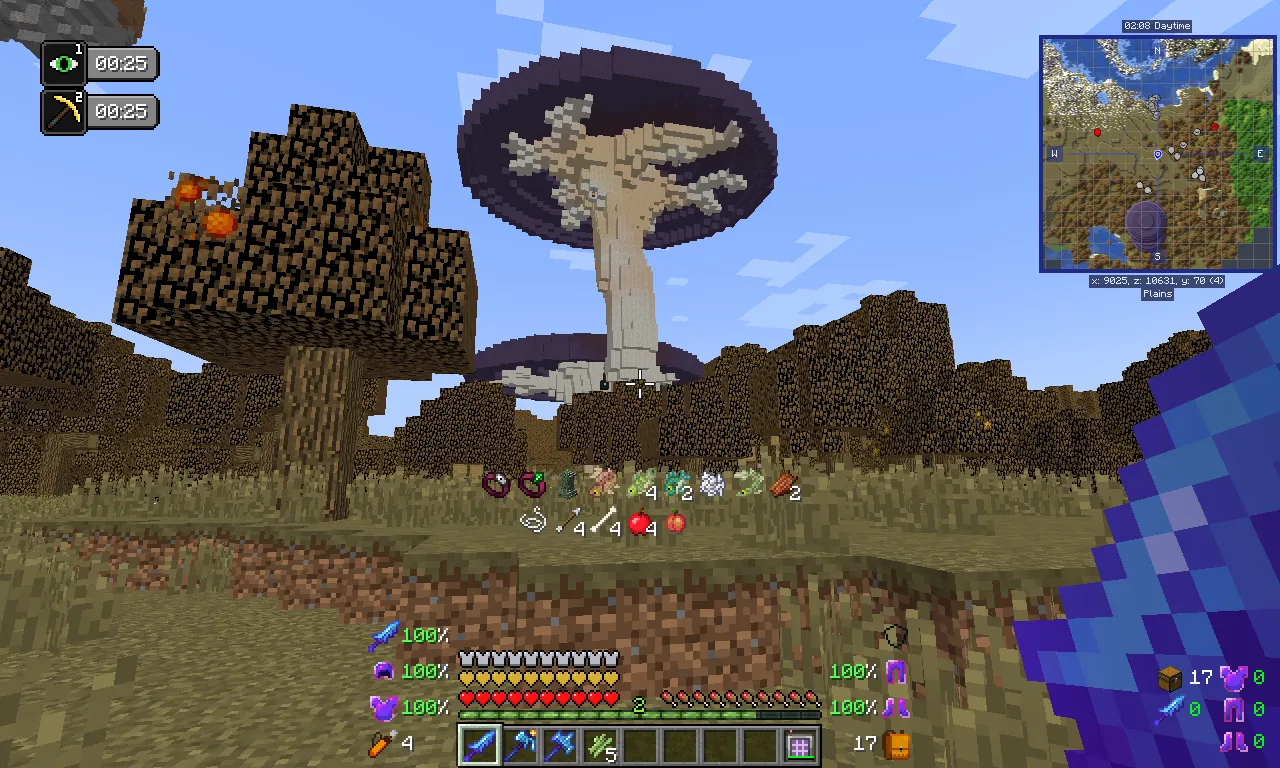Click the coordinates text below the minimap
The height and width of the screenshot is (768, 1280).
[x=1155, y=281]
